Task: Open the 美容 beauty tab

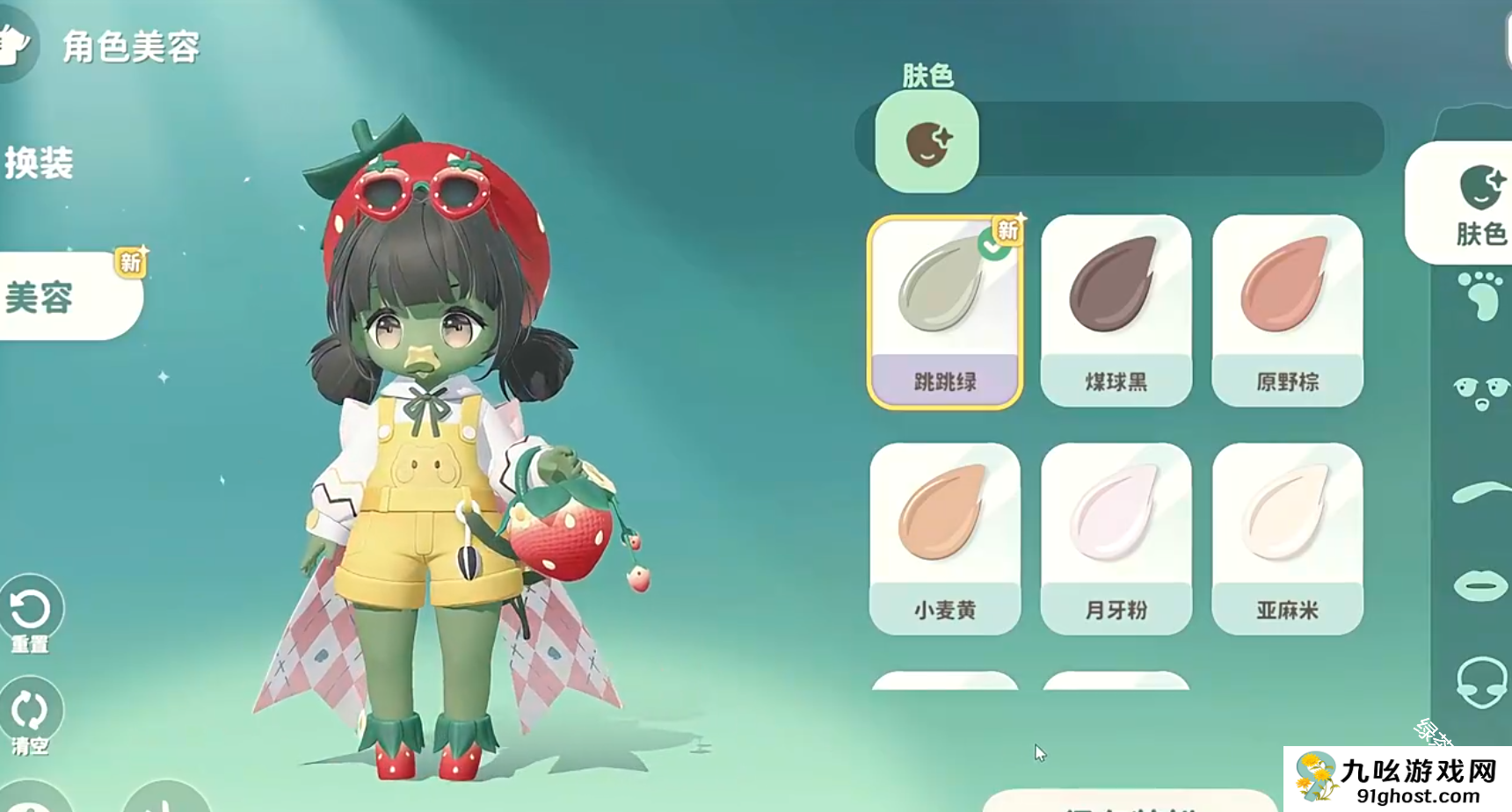Action: (x=53, y=297)
